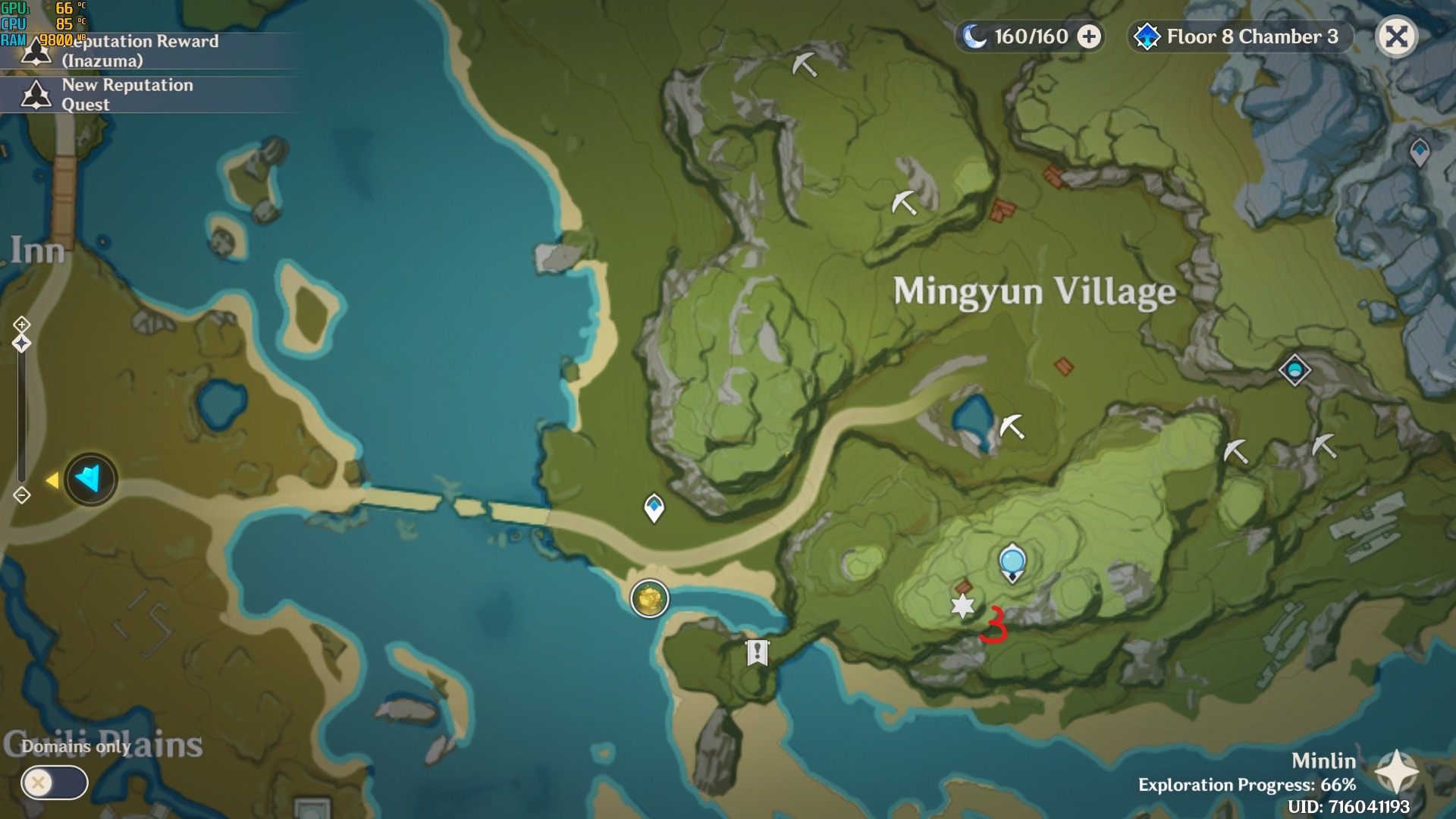Image resolution: width=1456 pixels, height=819 pixels.
Task: Select the exclamation quest banner marker
Action: (757, 652)
